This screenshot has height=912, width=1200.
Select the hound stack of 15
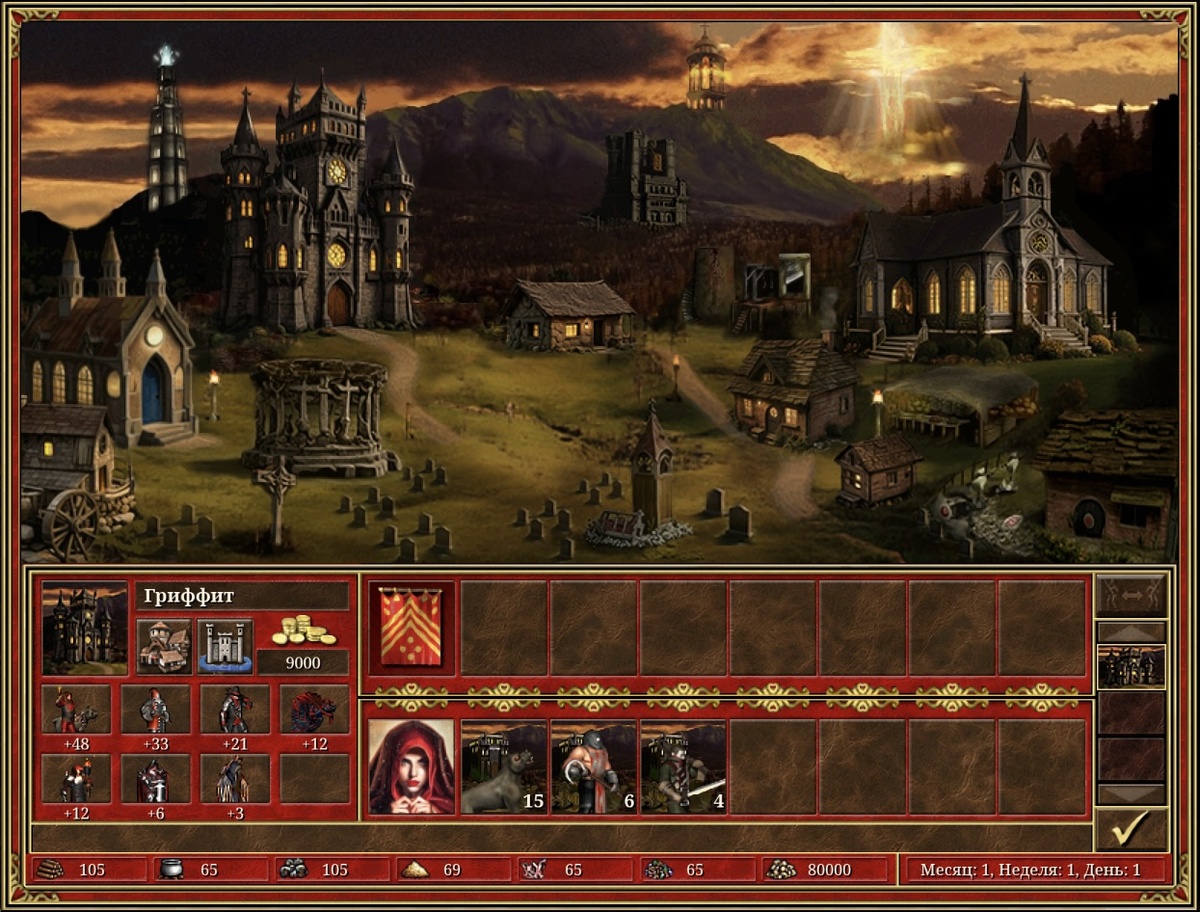coord(503,766)
